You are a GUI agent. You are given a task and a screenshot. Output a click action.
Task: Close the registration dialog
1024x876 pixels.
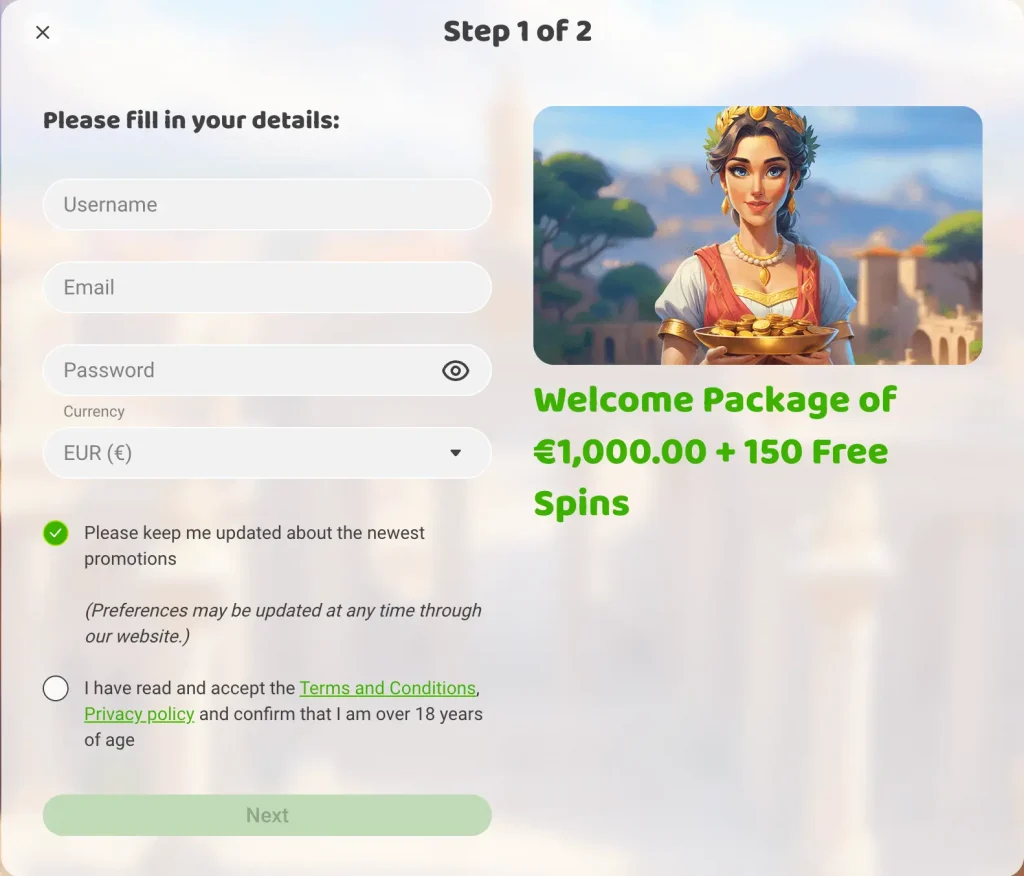tap(43, 33)
